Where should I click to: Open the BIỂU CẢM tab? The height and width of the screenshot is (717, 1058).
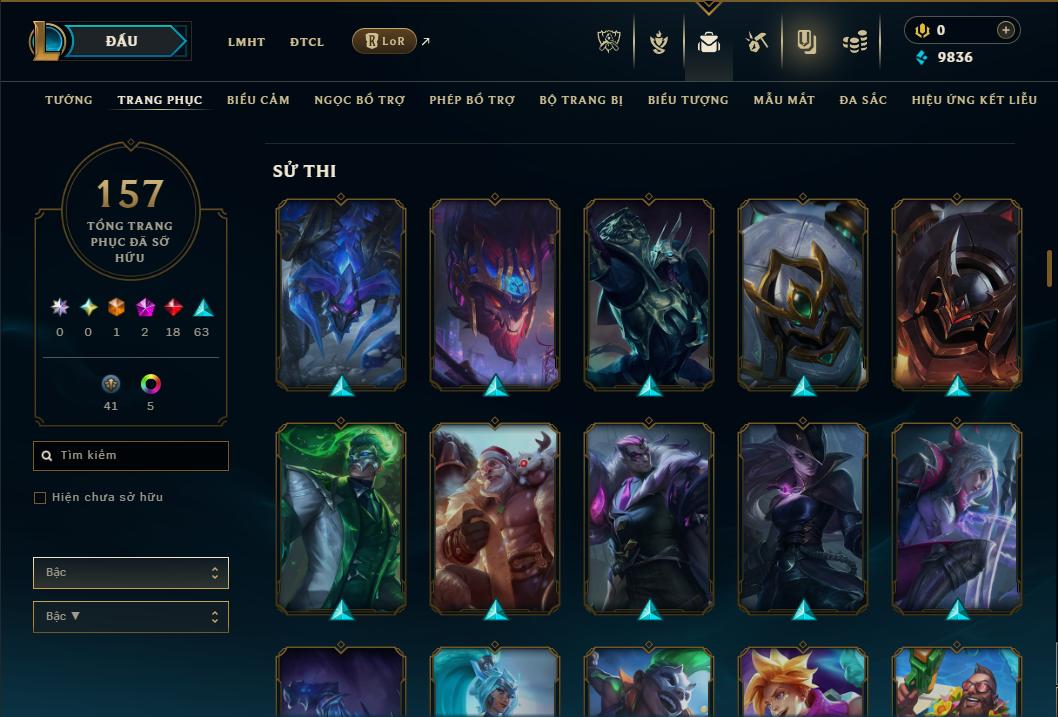pyautogui.click(x=258, y=100)
